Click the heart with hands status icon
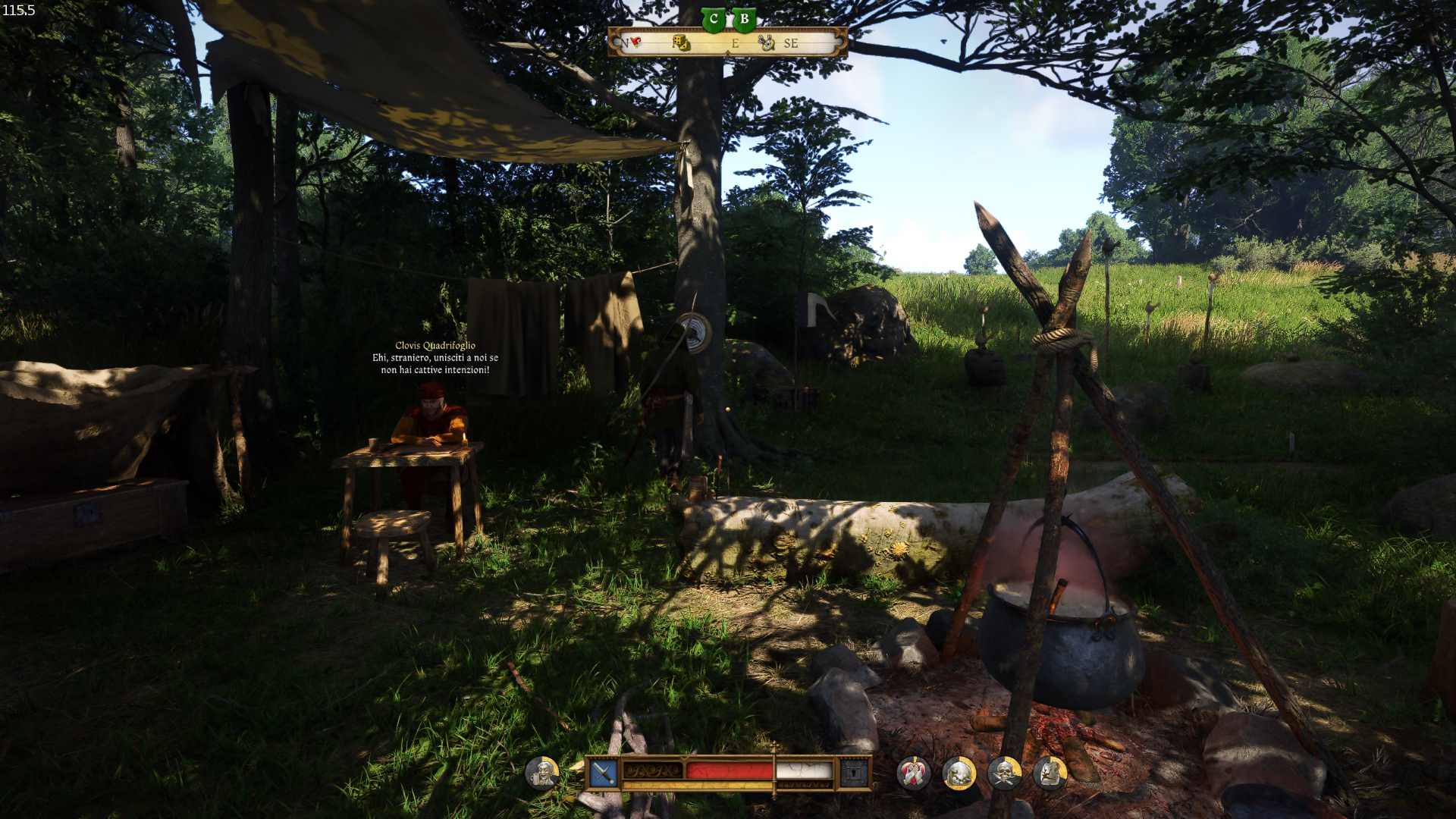This screenshot has height=819, width=1456. pos(913,773)
